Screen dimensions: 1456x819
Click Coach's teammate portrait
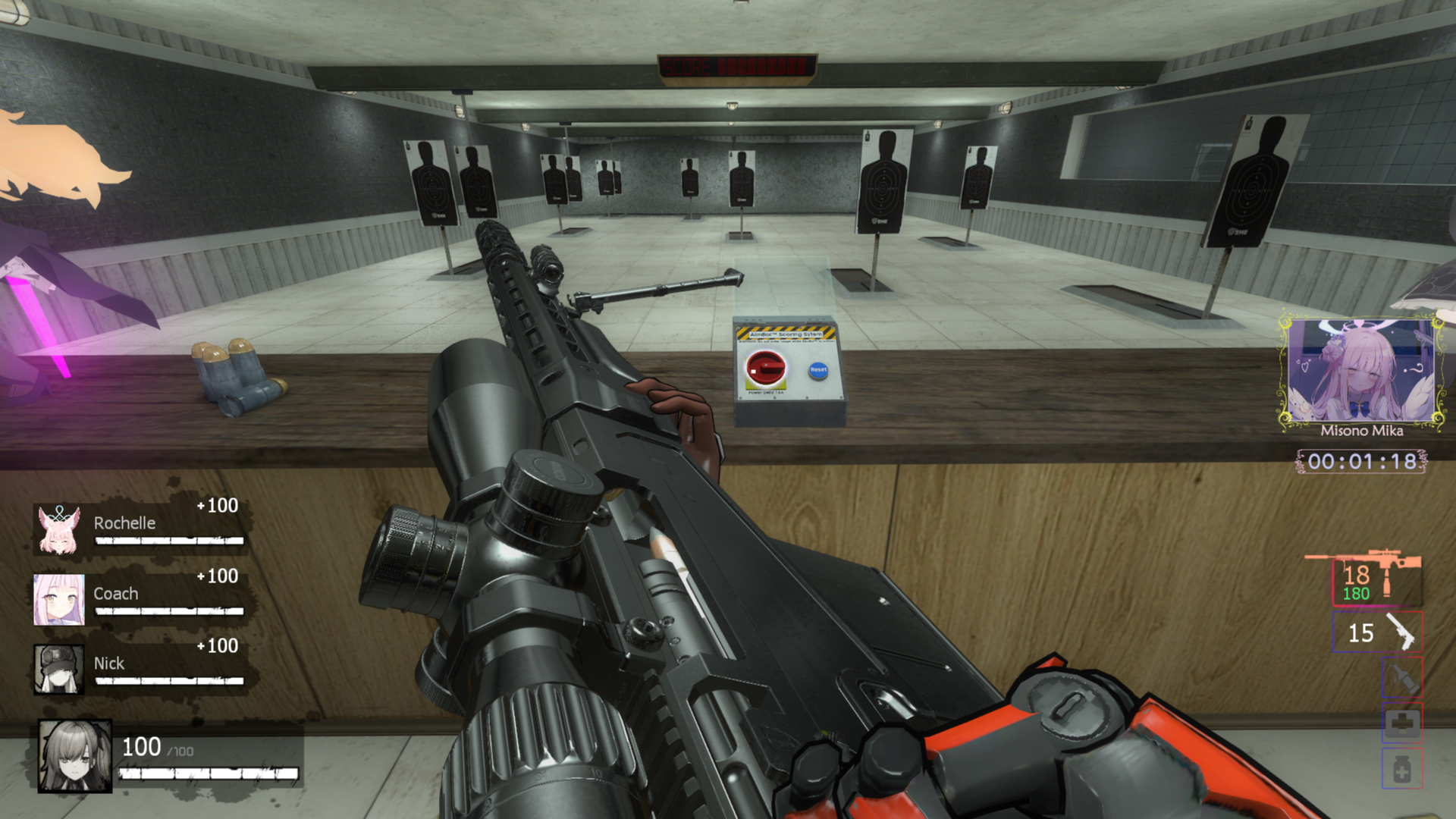click(x=59, y=599)
